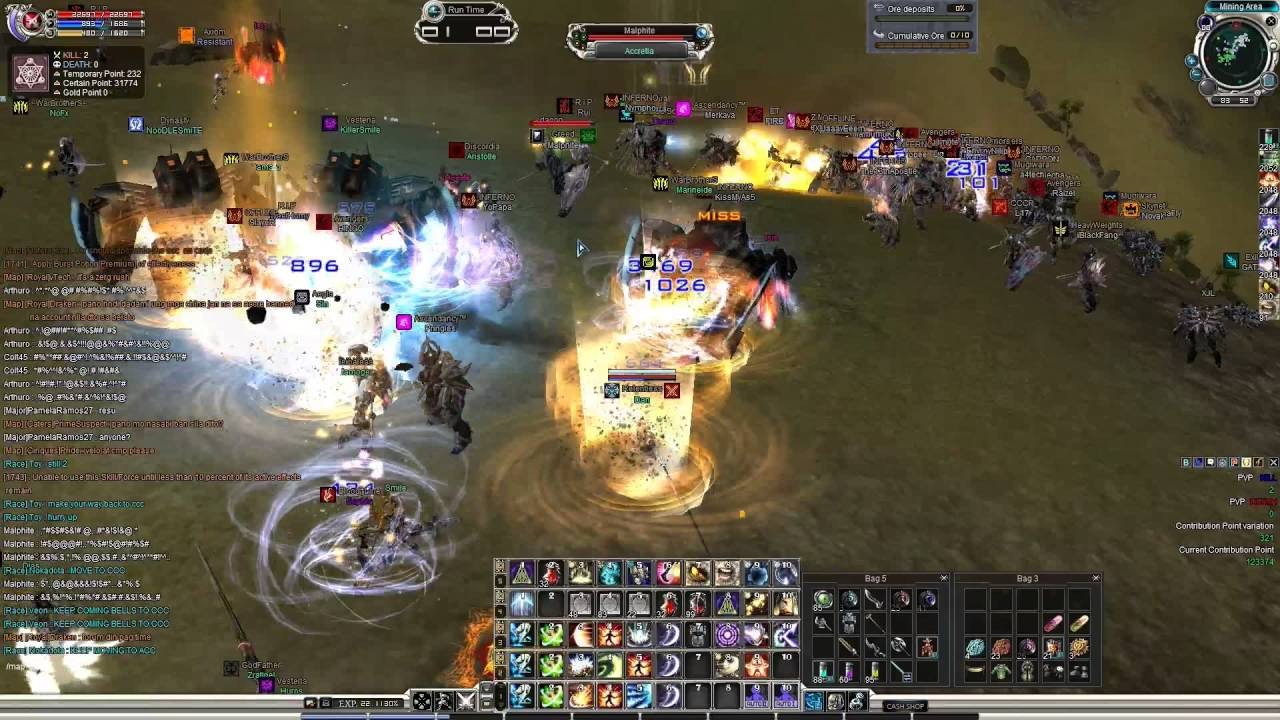Toggle the blue map icon on the minimap edge
Viewport: 1280px width, 720px height.
pyautogui.click(x=1268, y=79)
